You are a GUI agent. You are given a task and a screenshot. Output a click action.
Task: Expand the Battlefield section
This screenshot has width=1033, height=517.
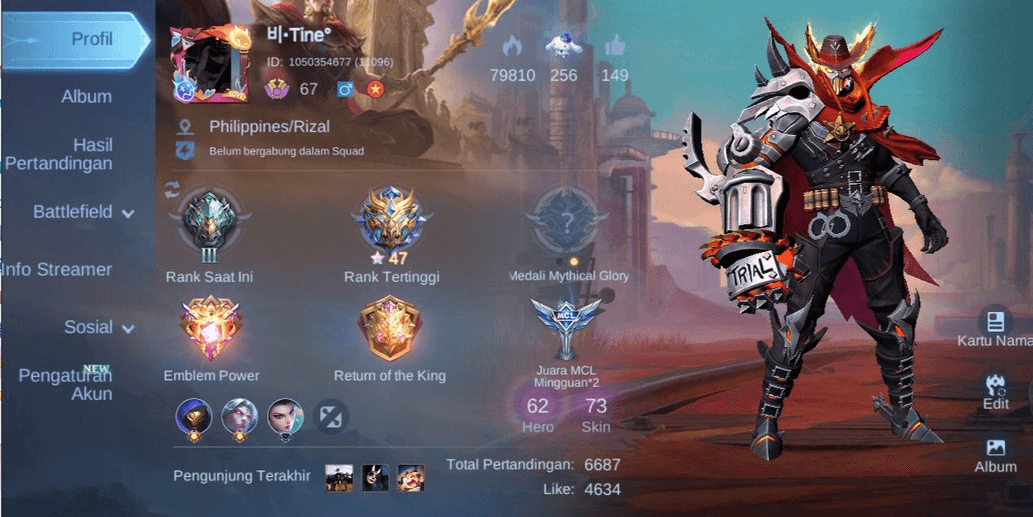(84, 212)
